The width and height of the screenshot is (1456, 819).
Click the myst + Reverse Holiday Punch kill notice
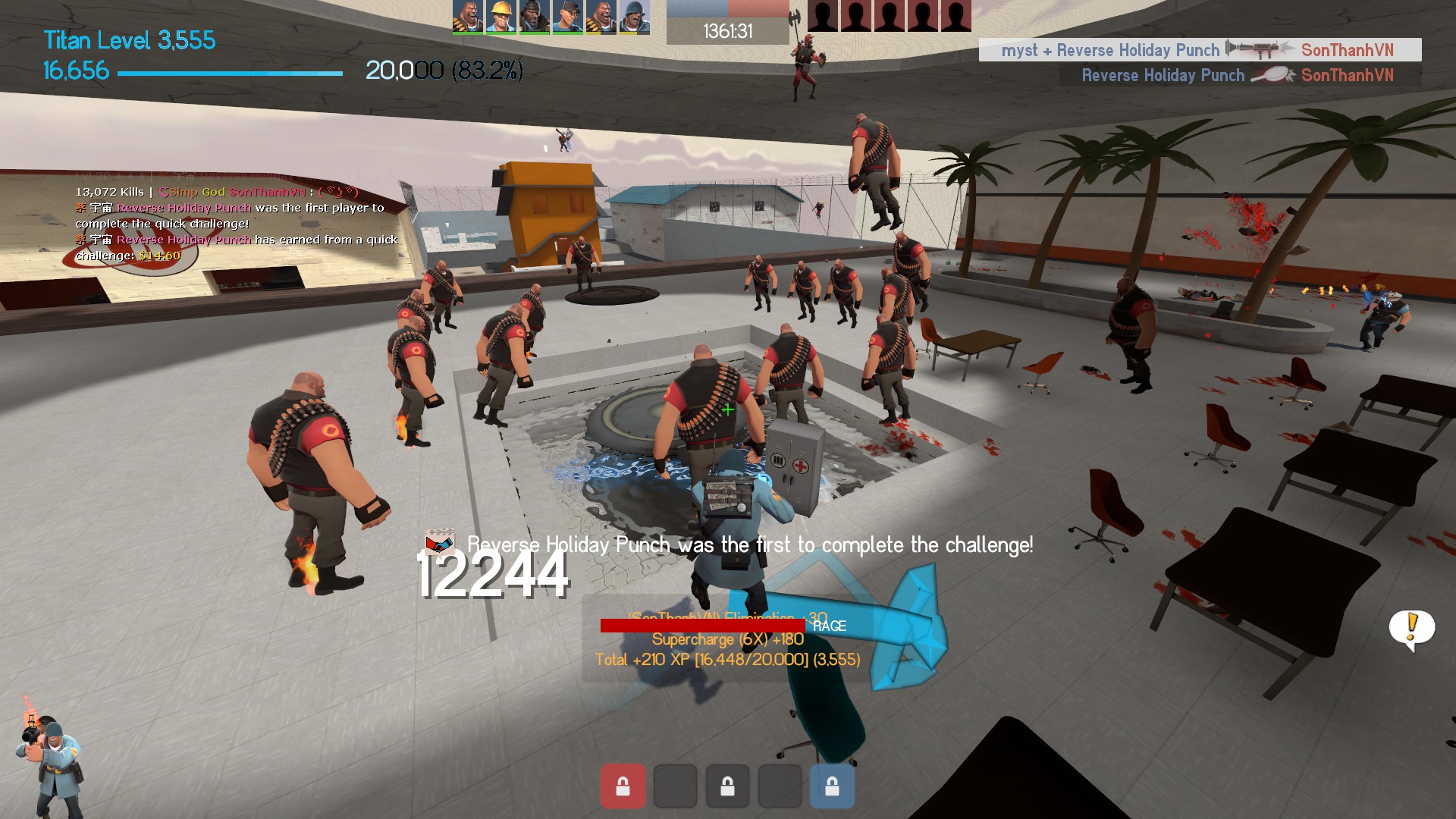[x=1200, y=50]
